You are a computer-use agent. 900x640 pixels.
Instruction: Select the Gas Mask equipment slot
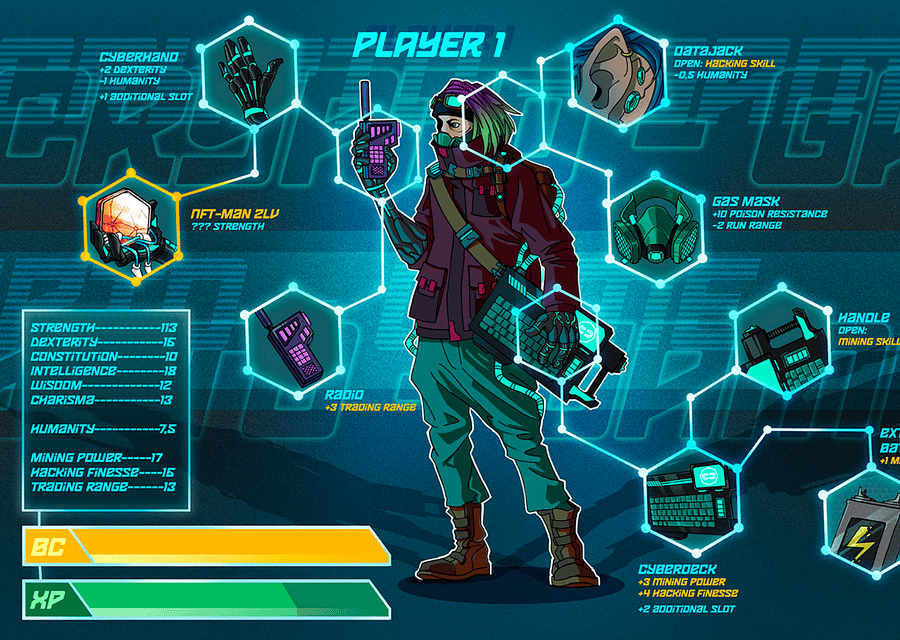(648, 226)
